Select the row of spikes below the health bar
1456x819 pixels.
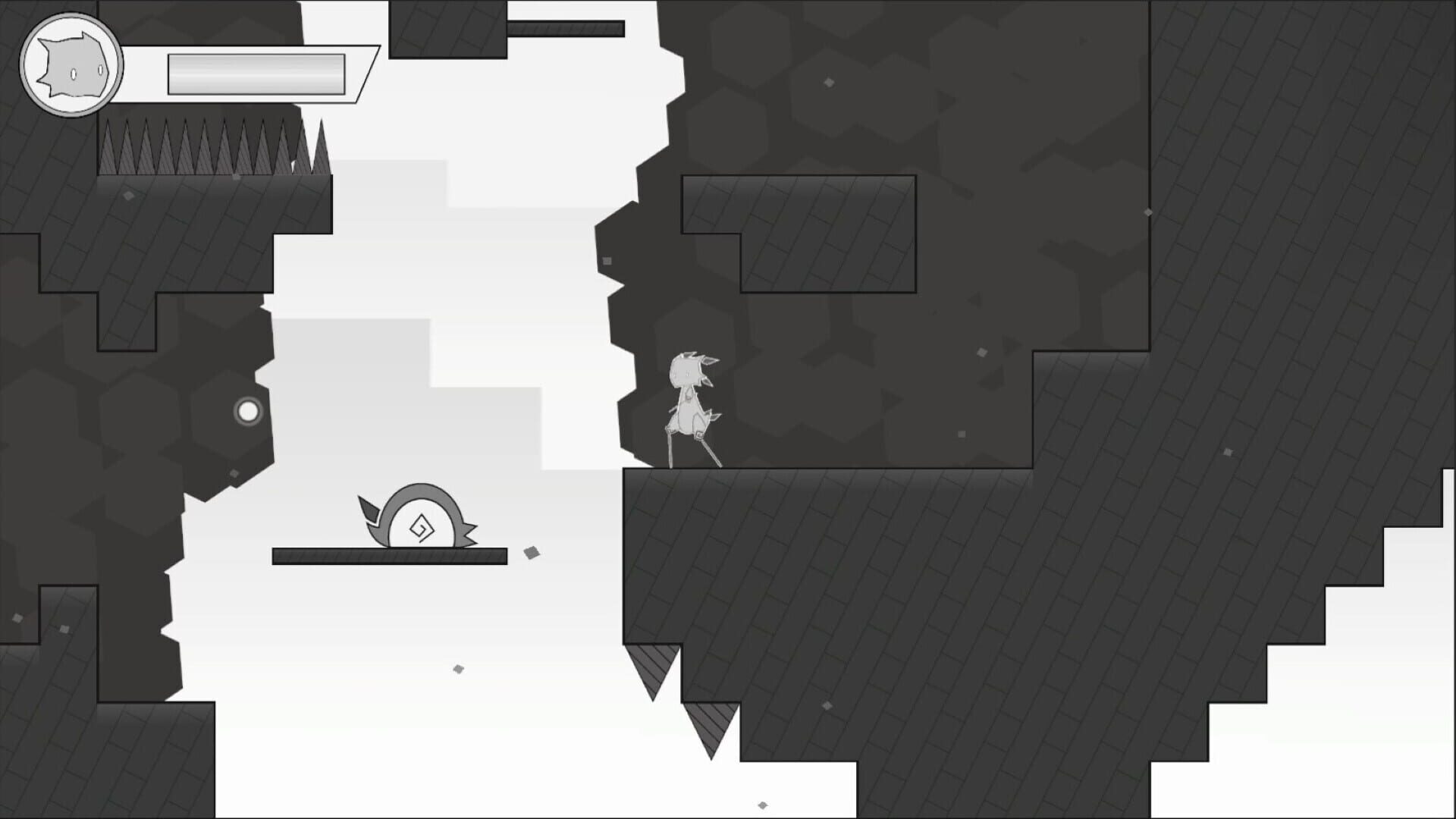click(x=205, y=148)
